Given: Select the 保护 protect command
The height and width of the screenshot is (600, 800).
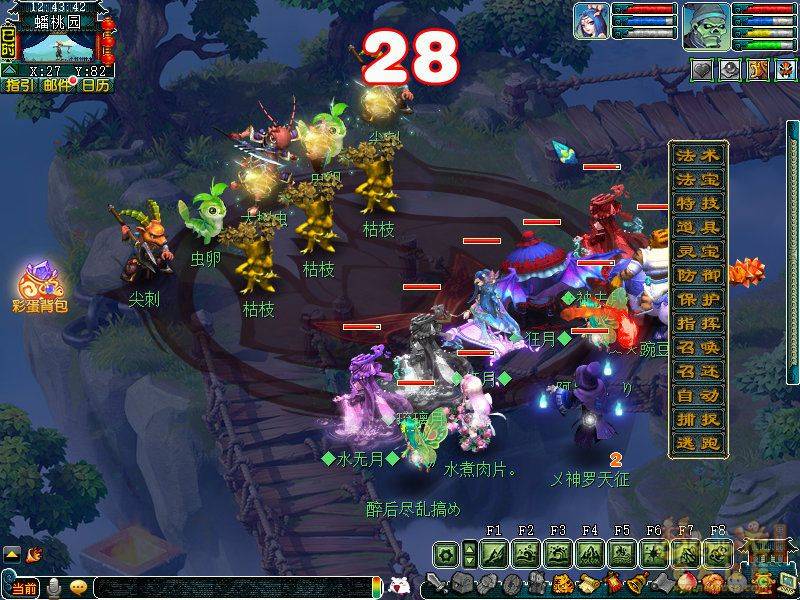Looking at the screenshot, I should (697, 299).
